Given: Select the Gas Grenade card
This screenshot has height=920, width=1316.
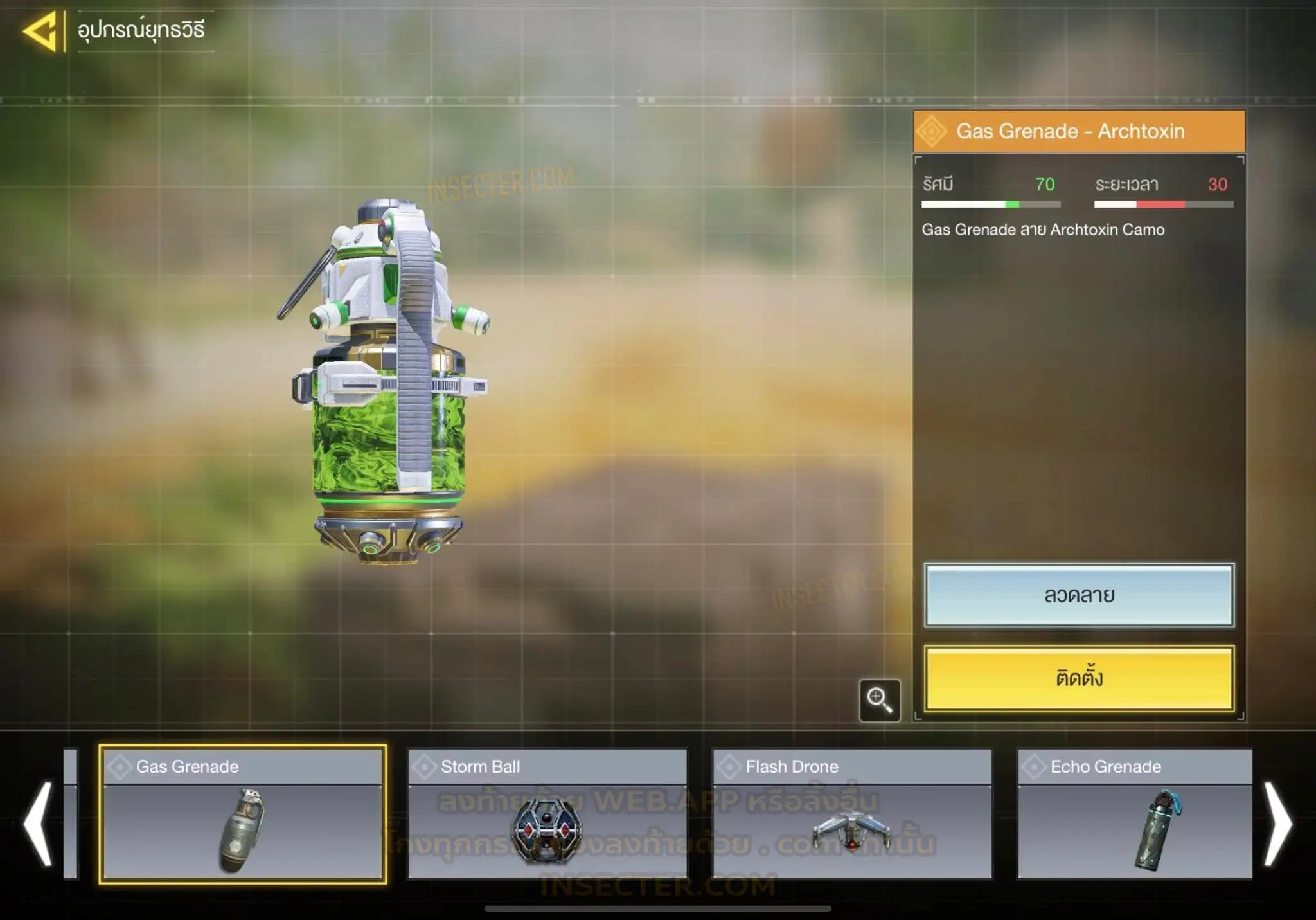Looking at the screenshot, I should coord(243,814).
